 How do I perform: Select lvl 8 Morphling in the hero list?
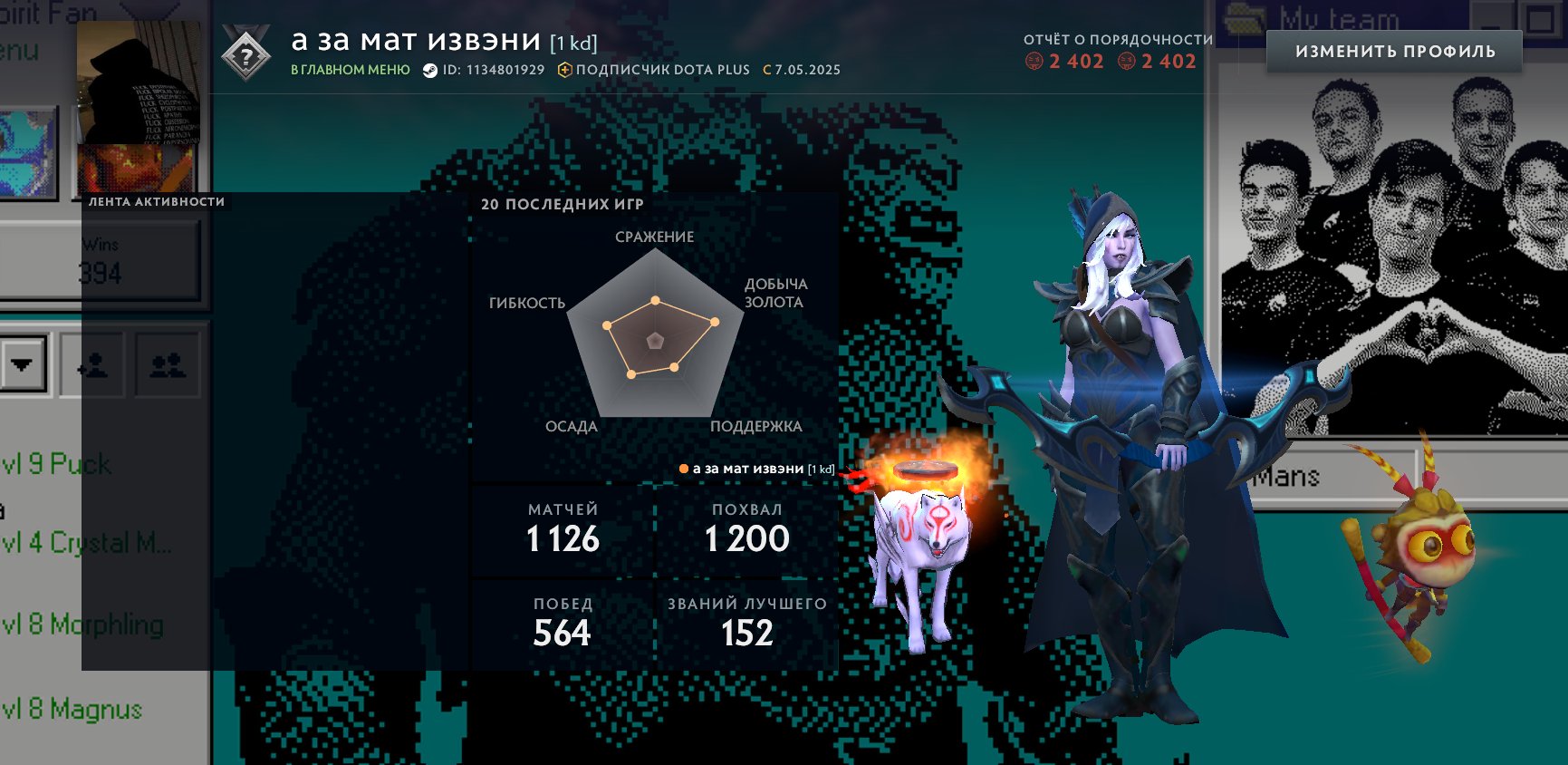(82, 625)
